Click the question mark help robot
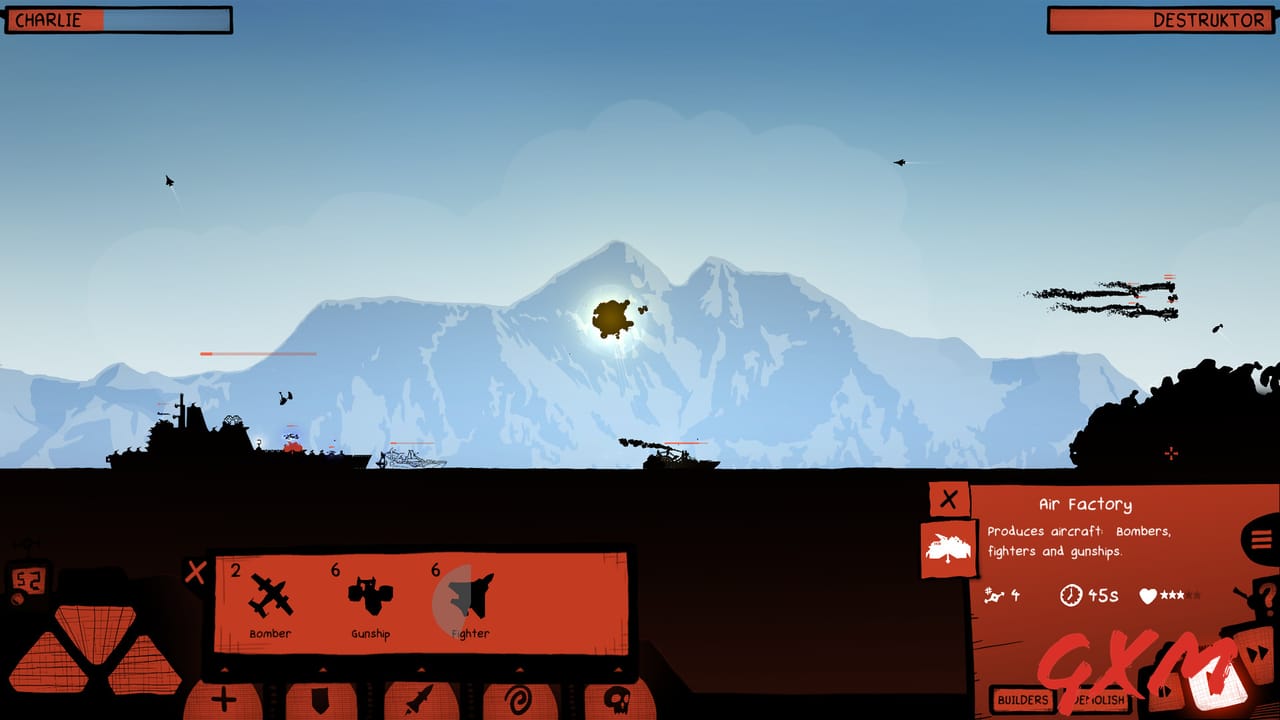 [x=1267, y=598]
